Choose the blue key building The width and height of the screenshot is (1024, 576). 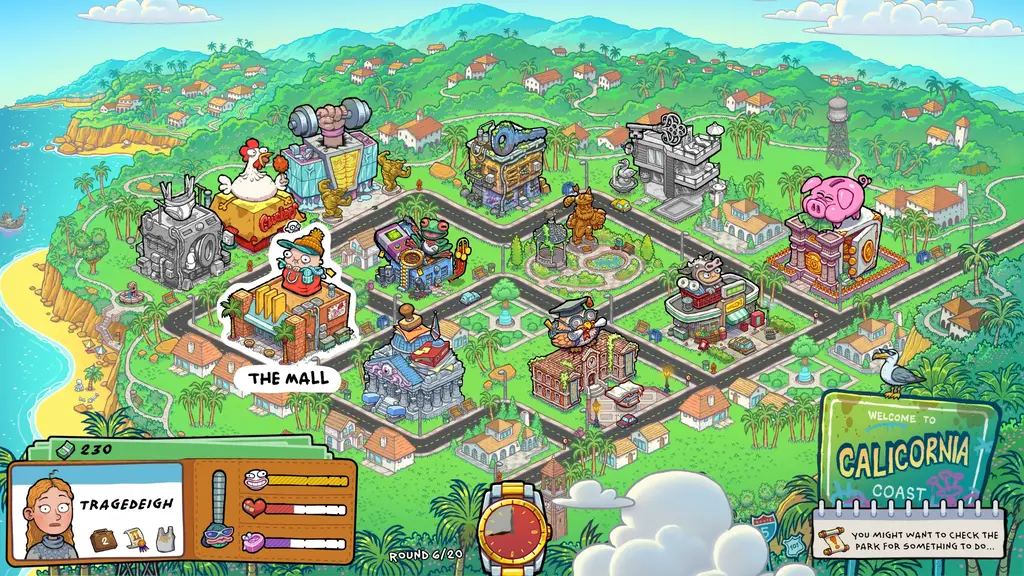(x=505, y=165)
